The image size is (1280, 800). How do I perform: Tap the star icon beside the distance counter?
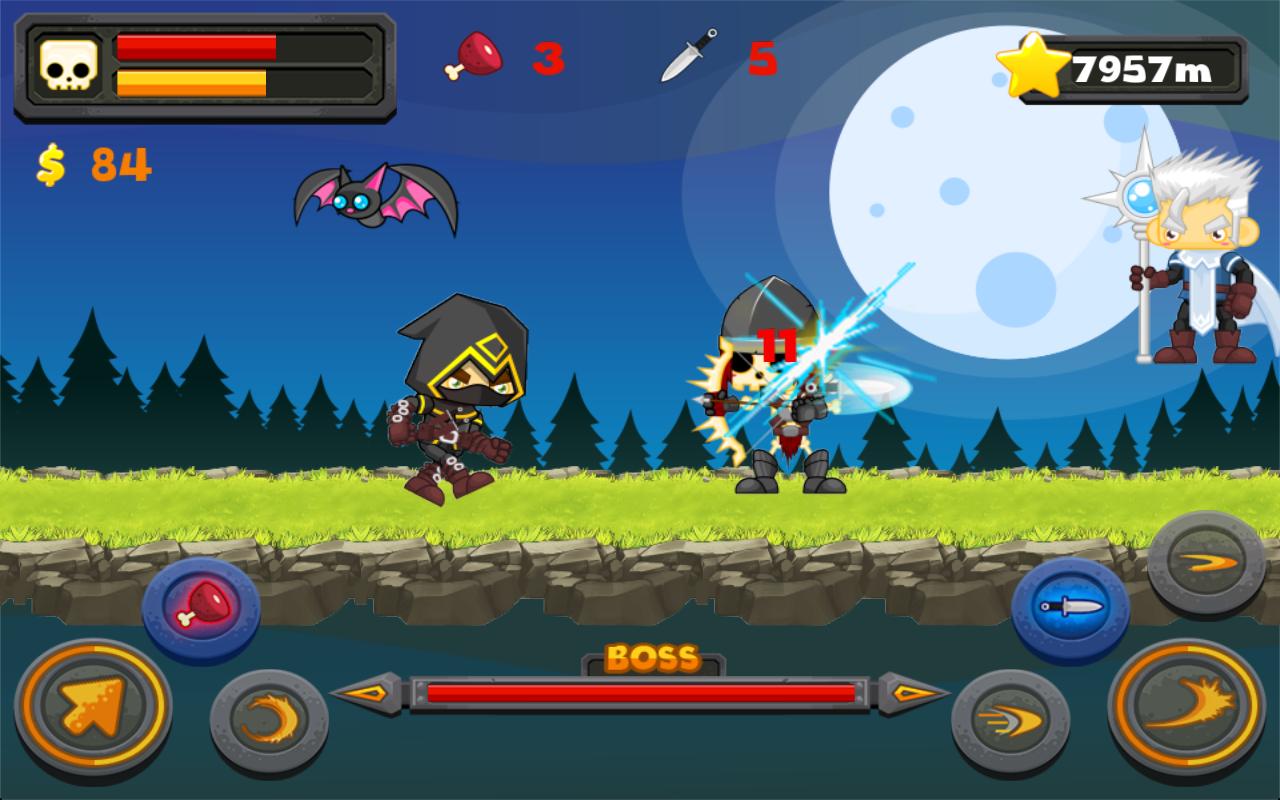point(1035,62)
